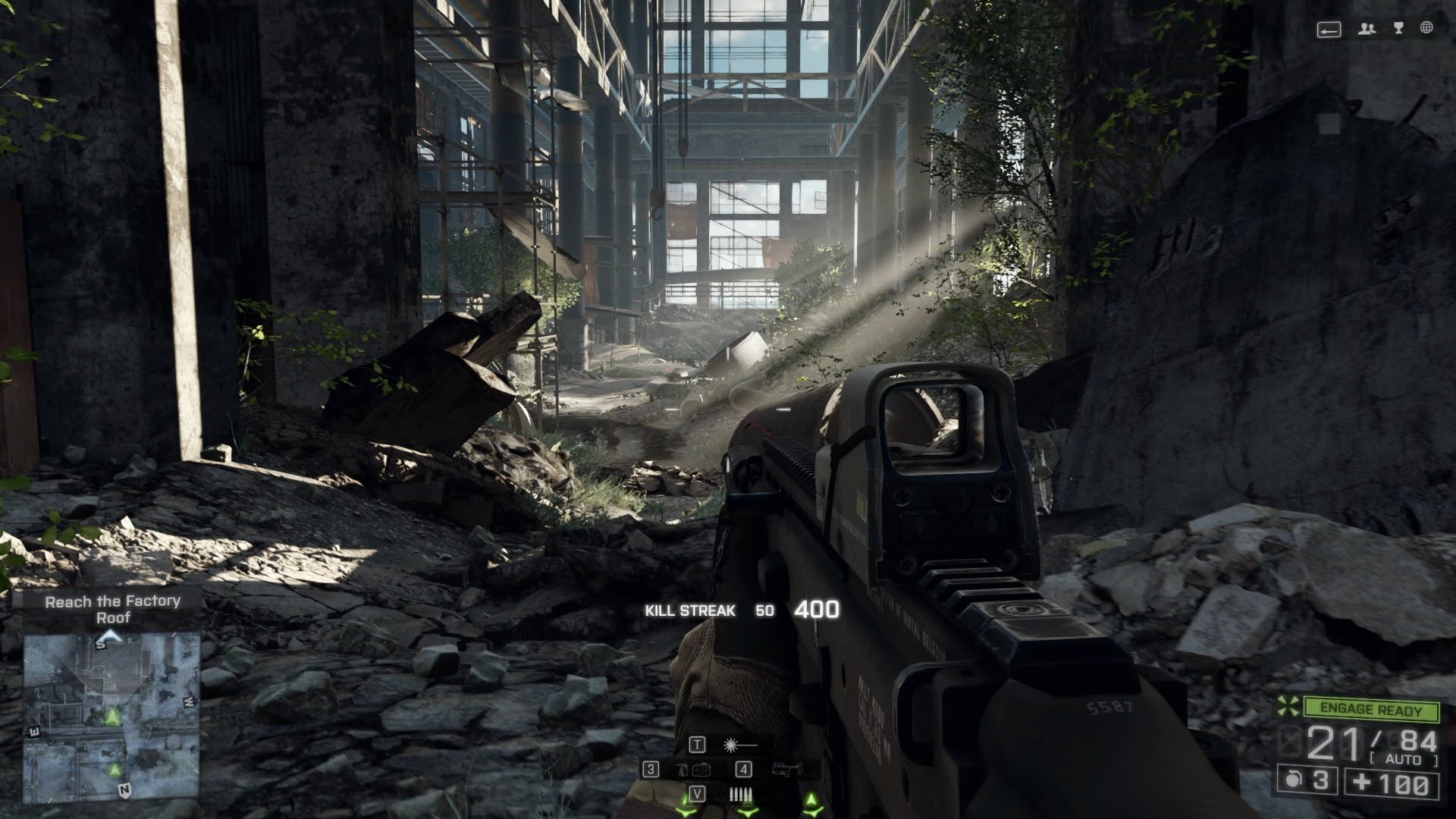Toggle the V ammo-type selector
The width and height of the screenshot is (1456, 819).
pyautogui.click(x=698, y=793)
